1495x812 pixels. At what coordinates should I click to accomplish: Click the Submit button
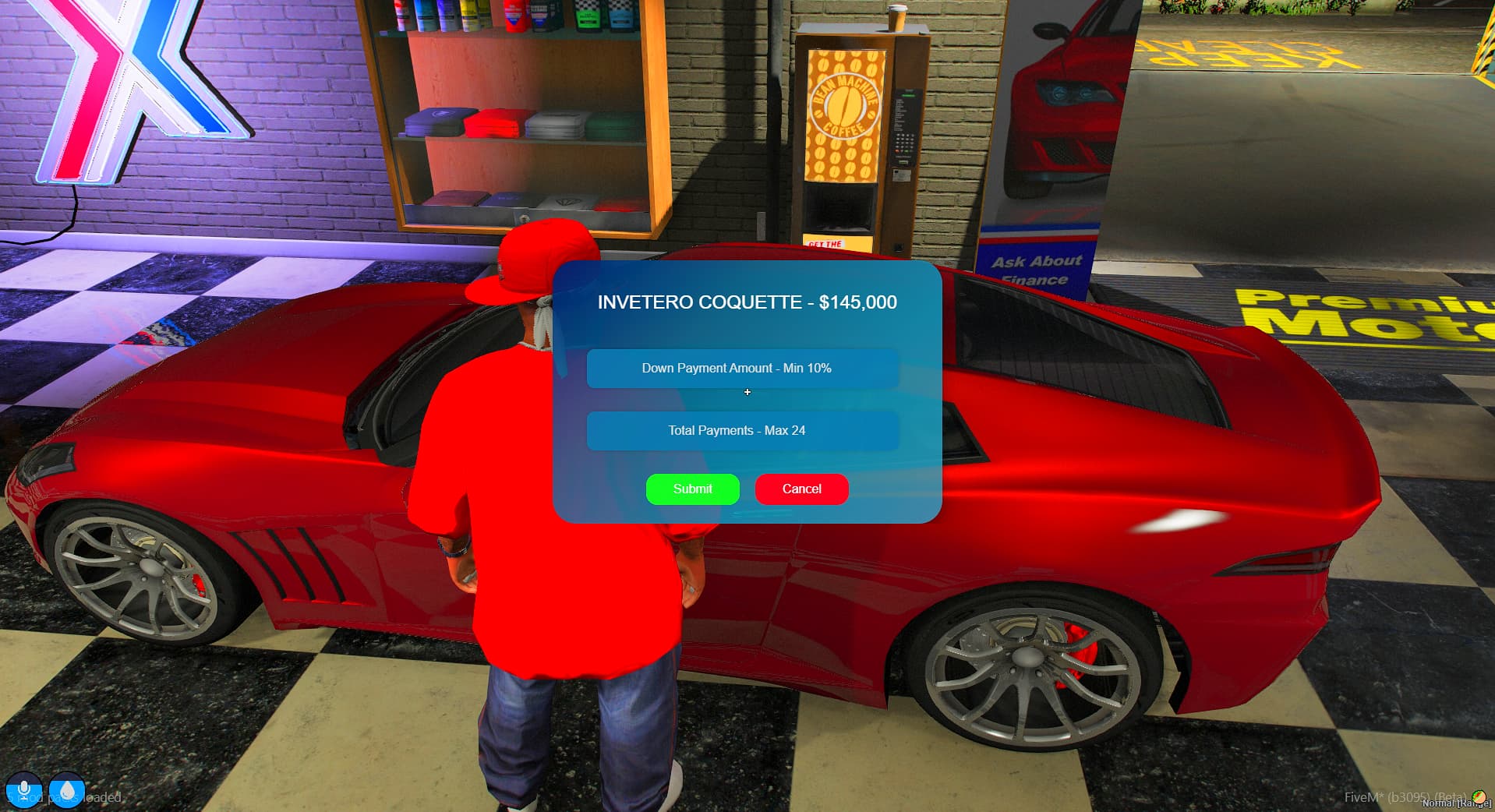(x=691, y=489)
